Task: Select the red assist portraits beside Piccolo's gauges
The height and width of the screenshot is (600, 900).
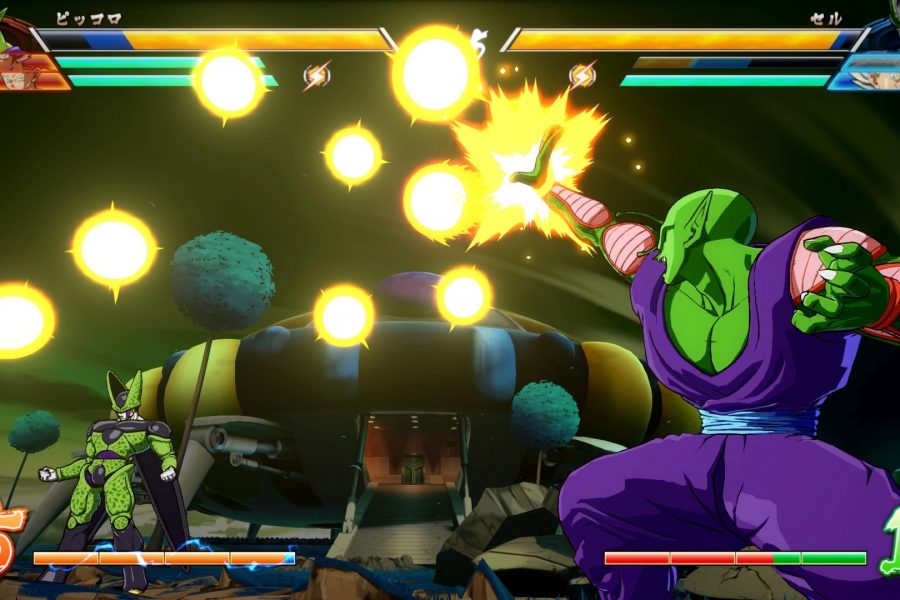Action: (x=28, y=68)
